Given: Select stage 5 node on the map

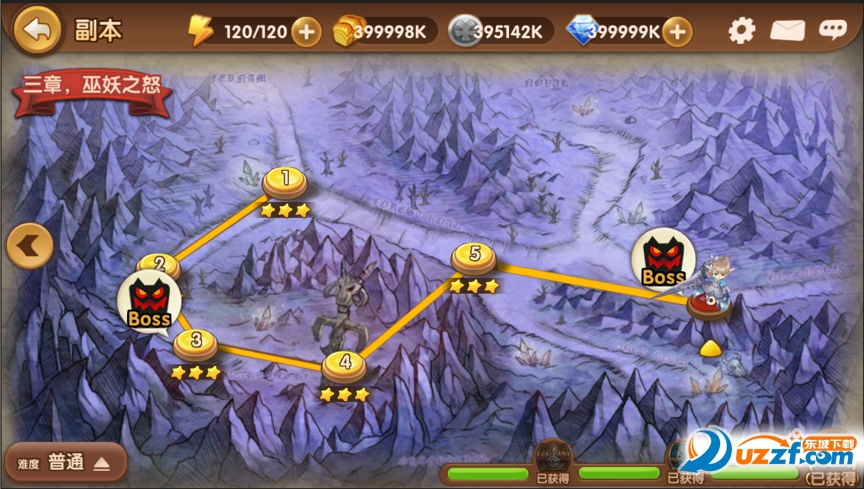Looking at the screenshot, I should [474, 257].
